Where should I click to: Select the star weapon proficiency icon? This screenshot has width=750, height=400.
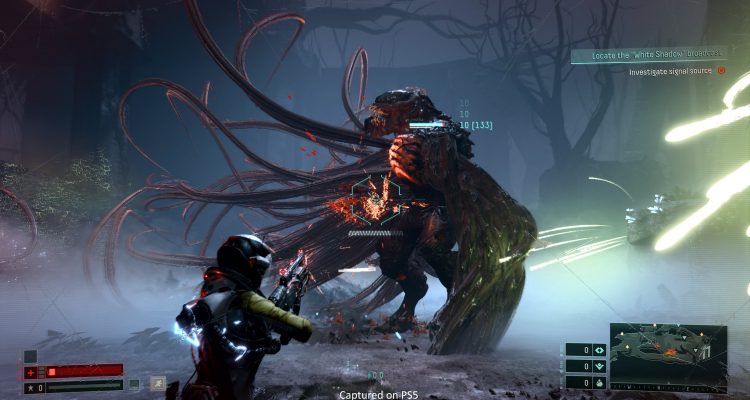pos(31,386)
